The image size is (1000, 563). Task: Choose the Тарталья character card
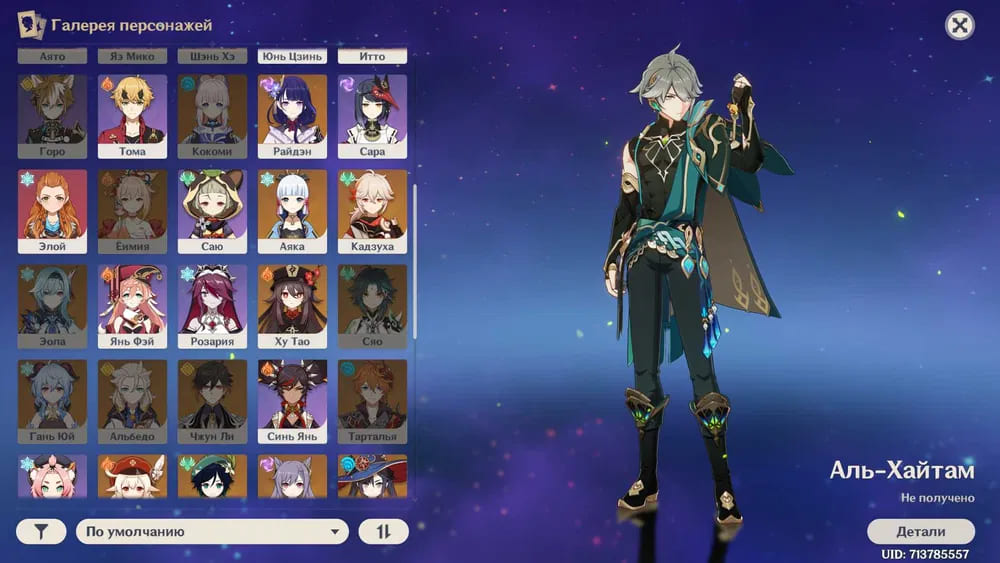click(x=372, y=401)
